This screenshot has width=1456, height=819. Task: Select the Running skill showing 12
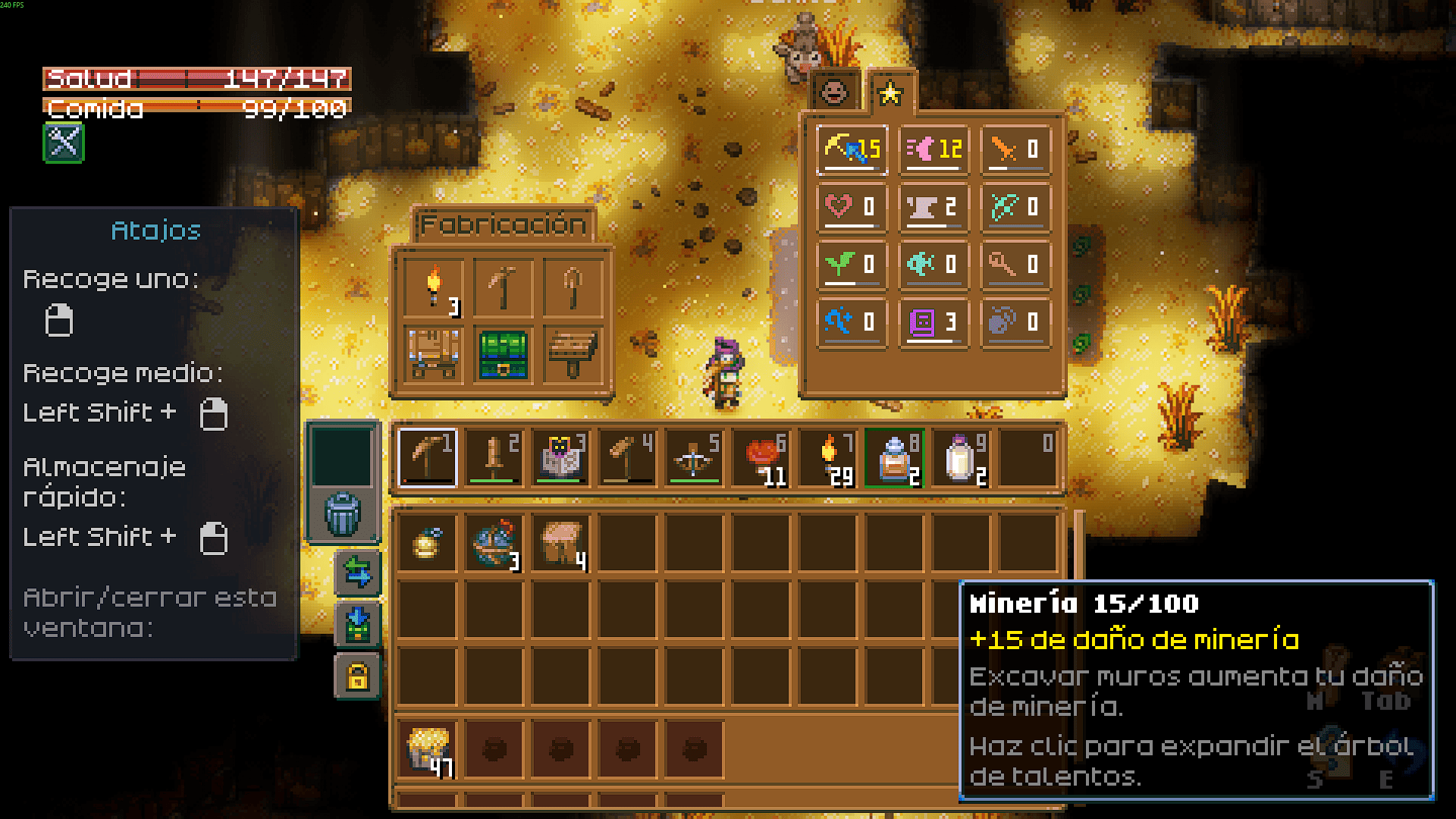pos(934,149)
